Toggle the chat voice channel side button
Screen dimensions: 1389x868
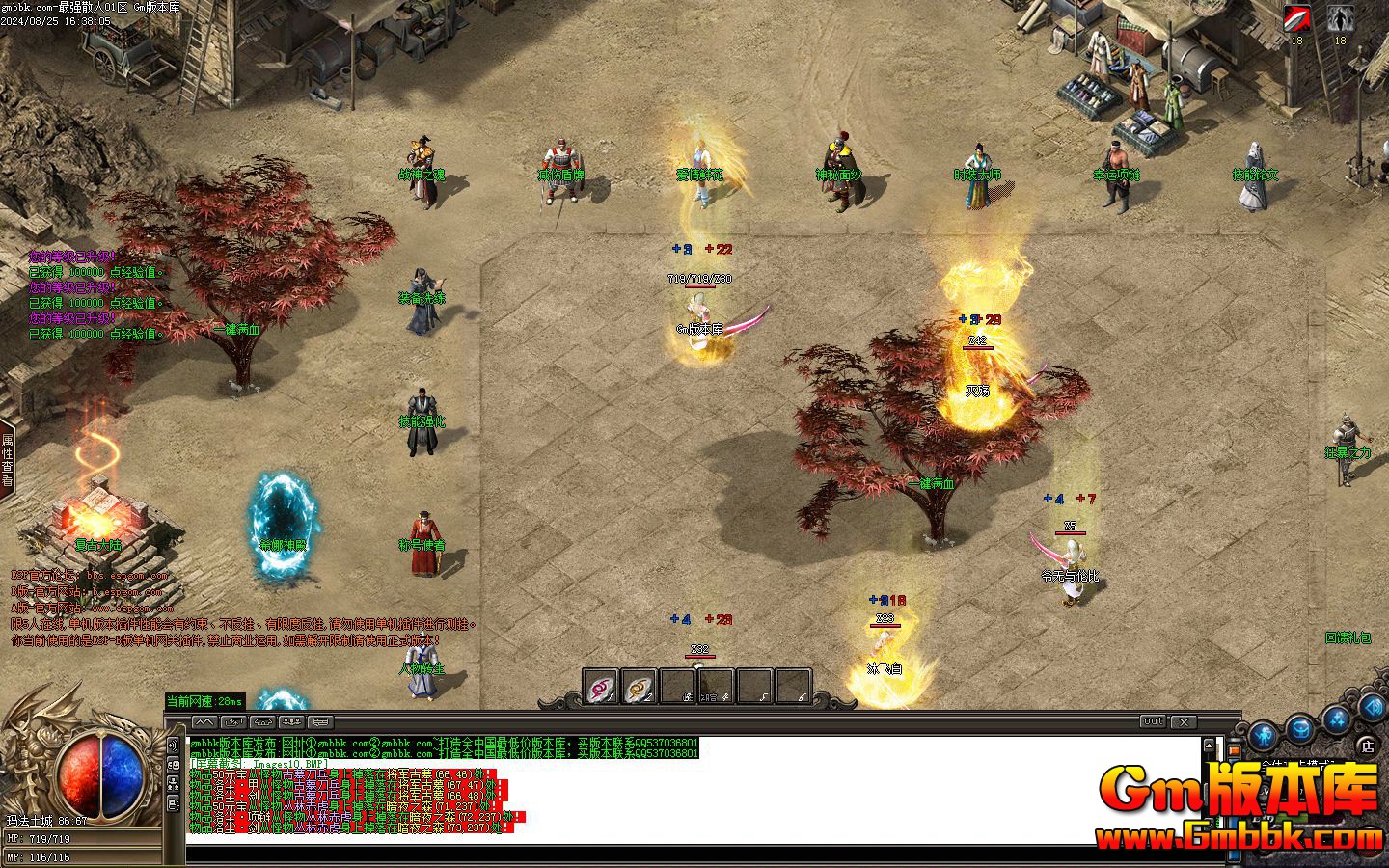[x=174, y=745]
